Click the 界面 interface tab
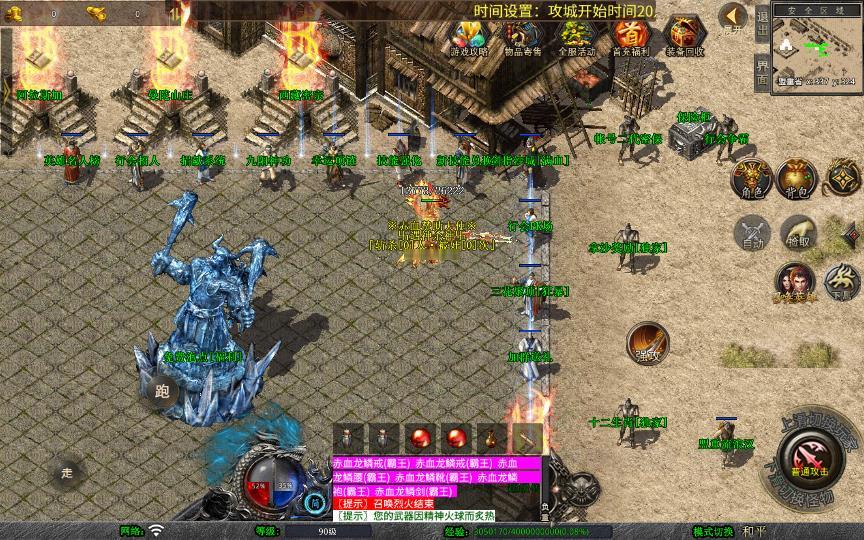The height and width of the screenshot is (540, 864). (762, 70)
